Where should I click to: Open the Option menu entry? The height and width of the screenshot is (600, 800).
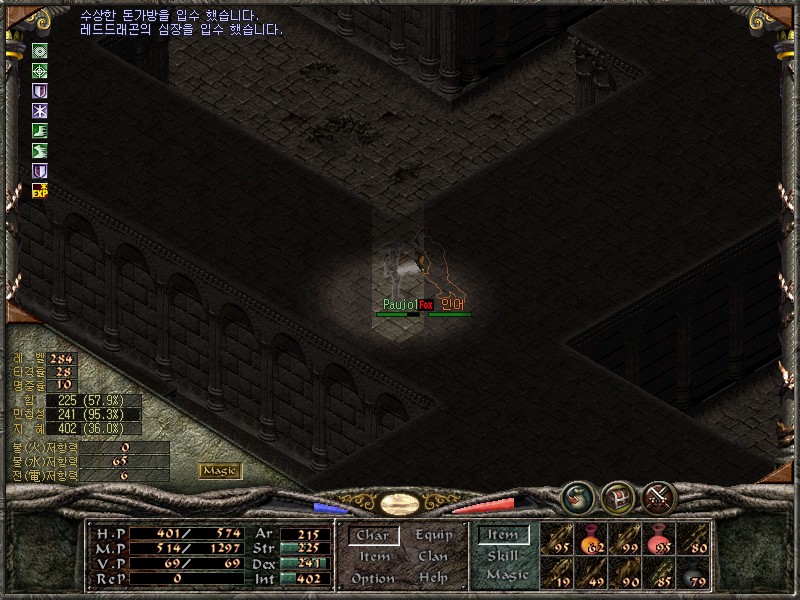pyautogui.click(x=373, y=579)
